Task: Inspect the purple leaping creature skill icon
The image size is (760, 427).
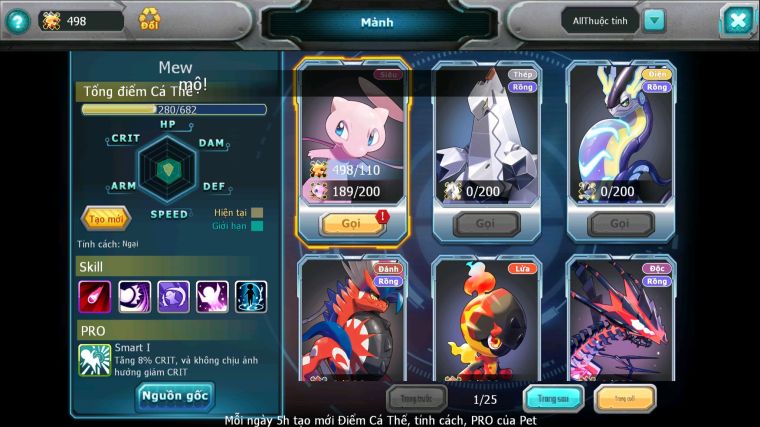Action: 212,297
